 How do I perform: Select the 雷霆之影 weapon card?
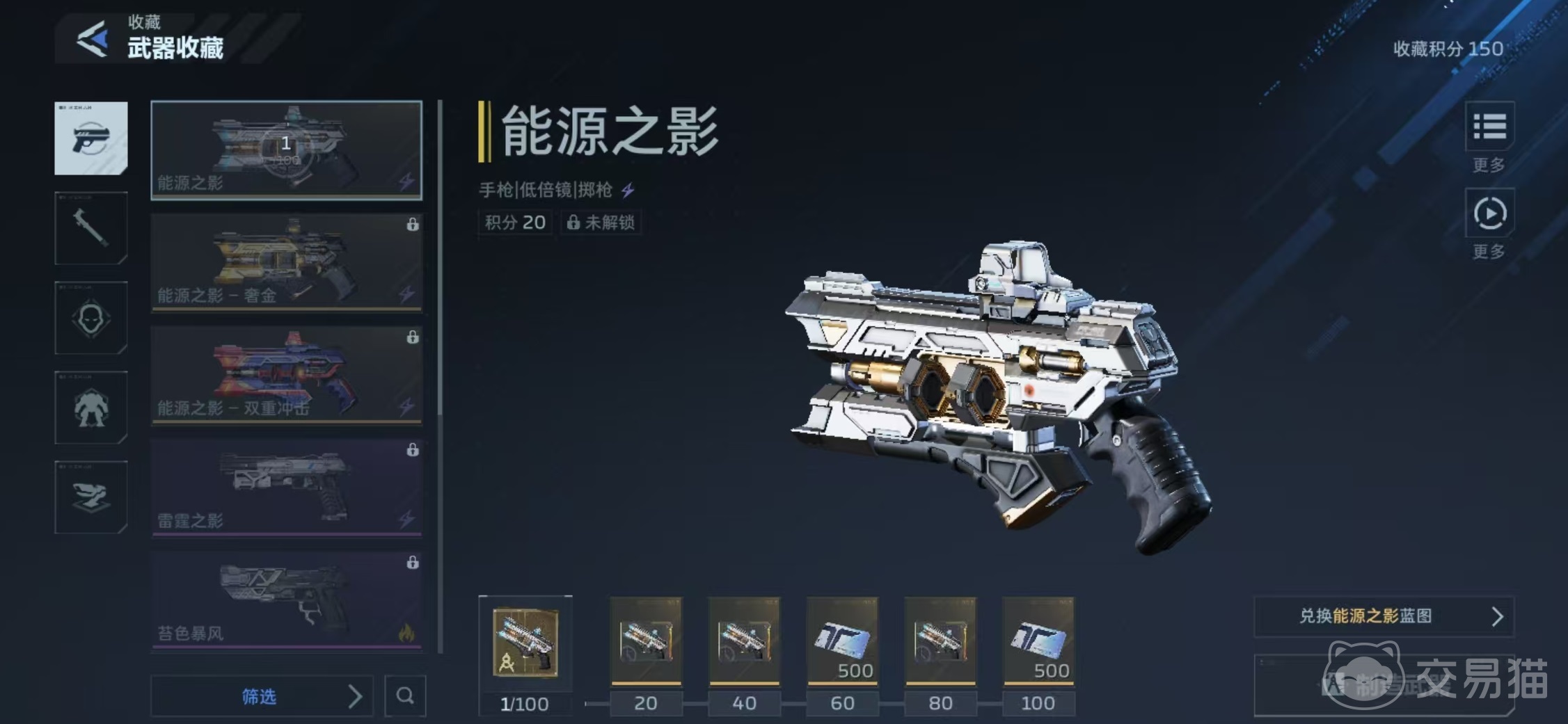286,488
